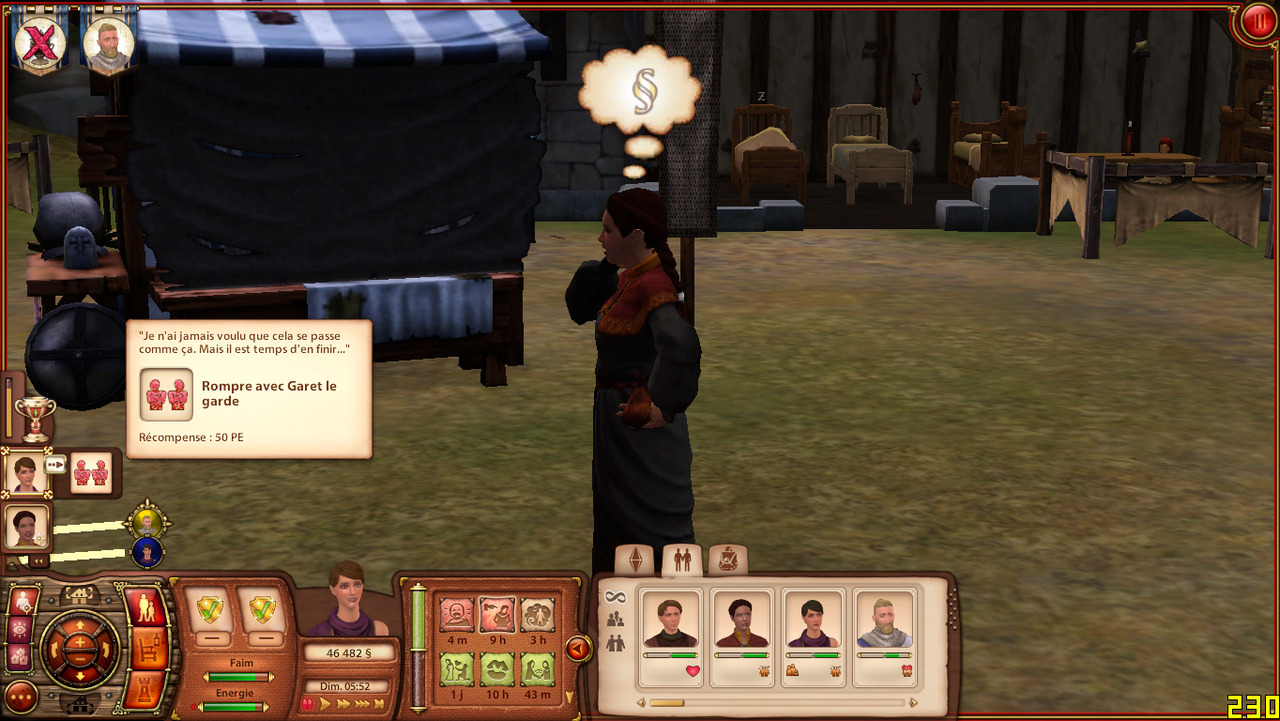Click the crying face moodlet
The image size is (1280, 721).
click(457, 613)
